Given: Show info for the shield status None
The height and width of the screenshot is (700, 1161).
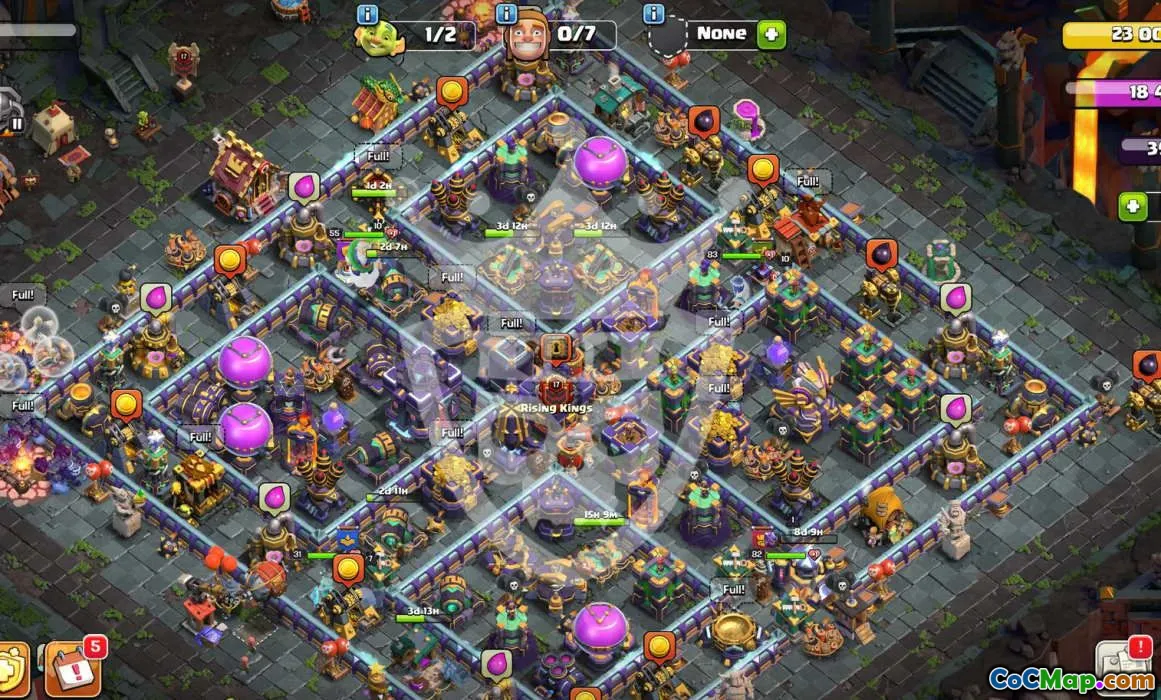Looking at the screenshot, I should 654,14.
